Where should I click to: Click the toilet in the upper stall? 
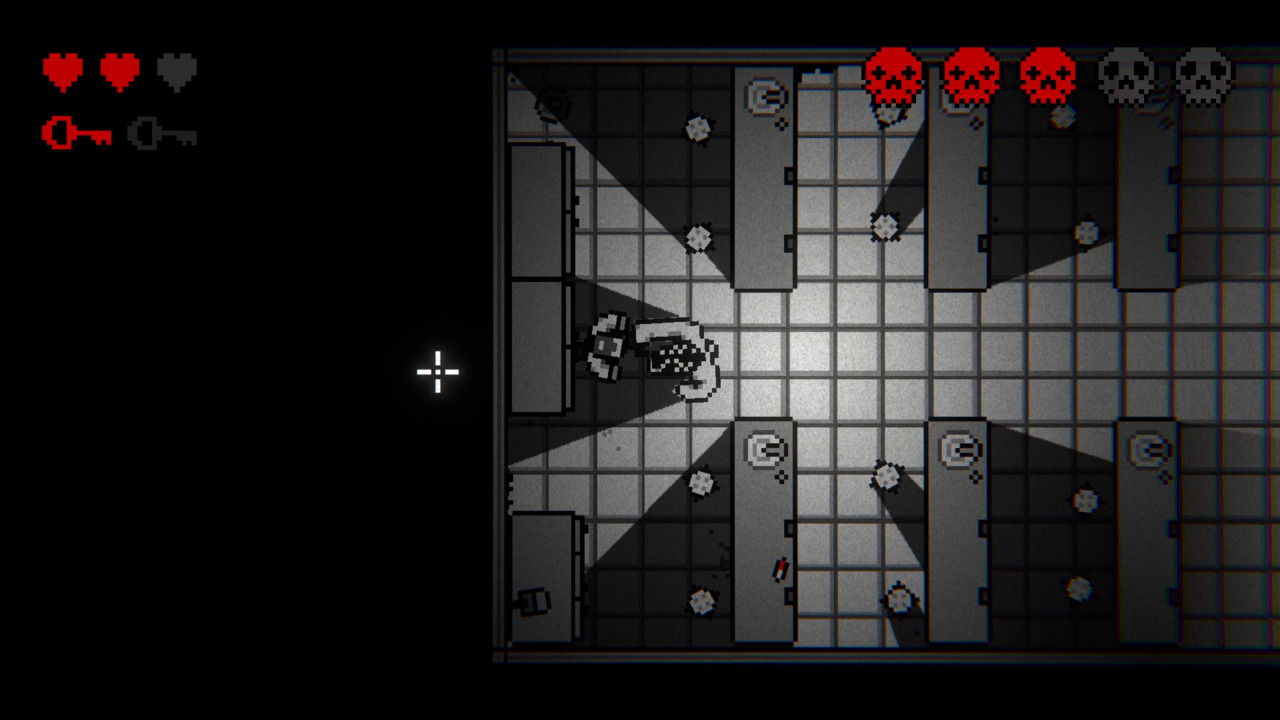click(766, 93)
